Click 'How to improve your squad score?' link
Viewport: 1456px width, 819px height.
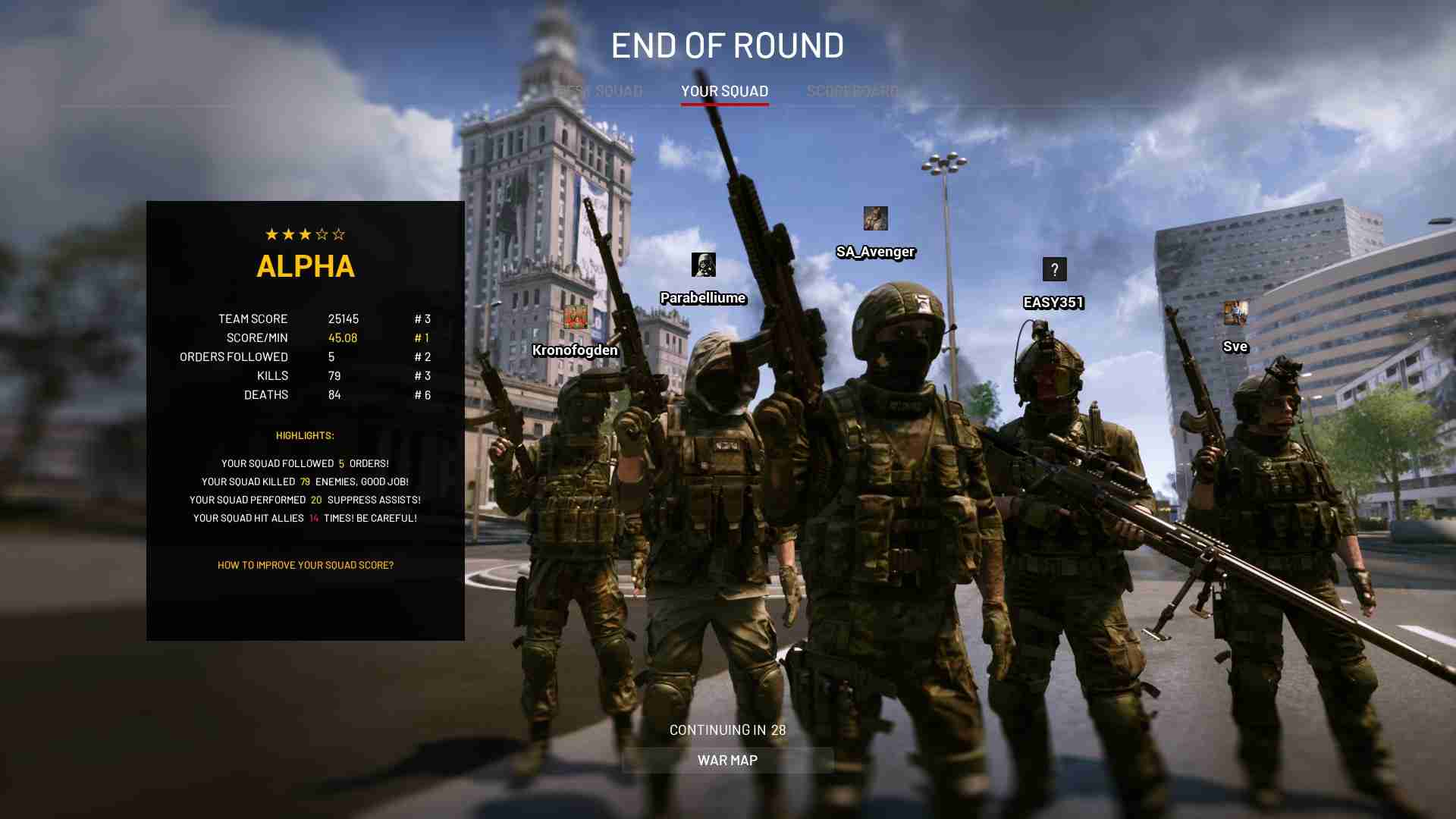[x=305, y=565]
